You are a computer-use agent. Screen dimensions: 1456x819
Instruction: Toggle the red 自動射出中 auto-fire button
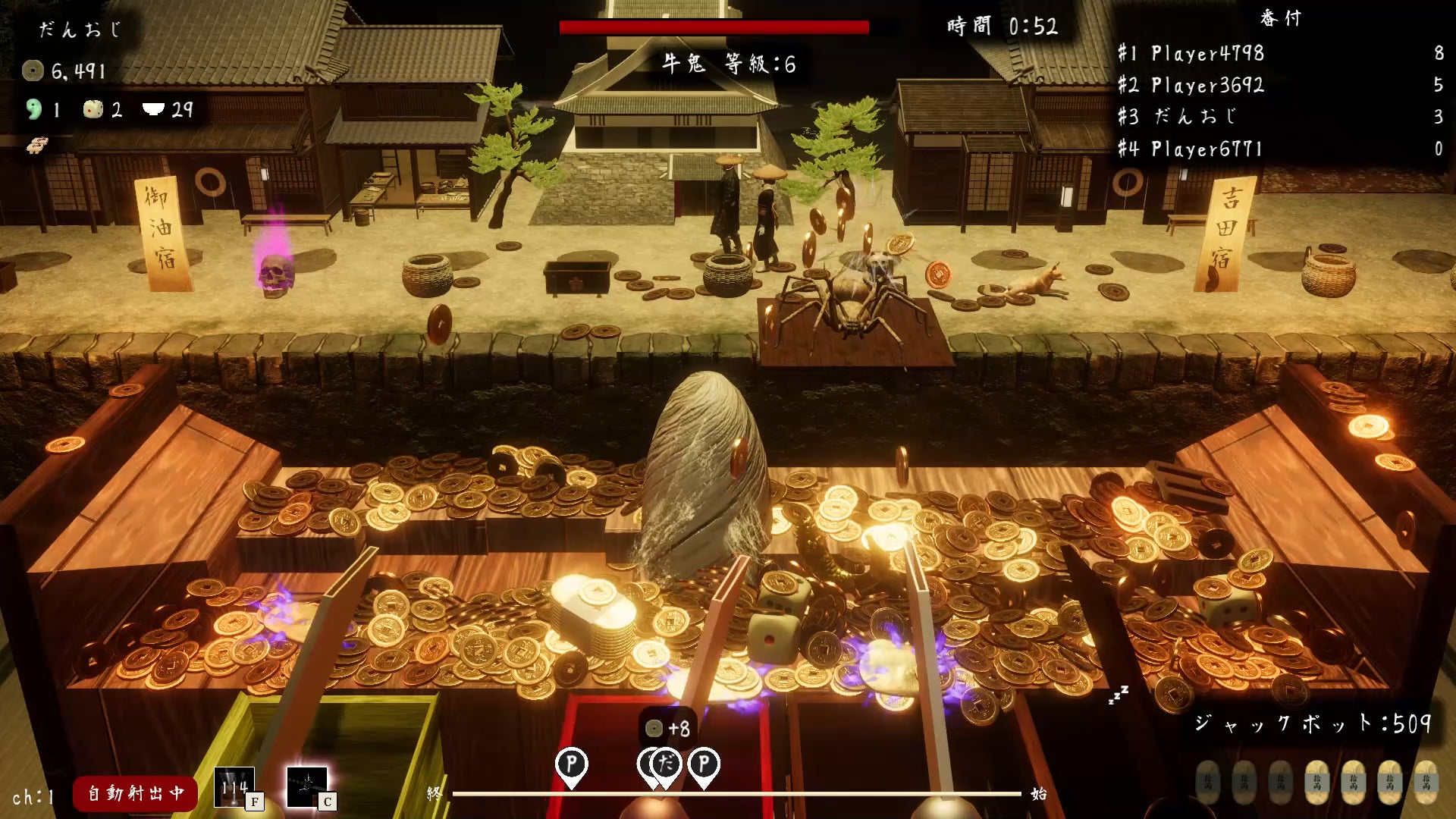[x=135, y=793]
